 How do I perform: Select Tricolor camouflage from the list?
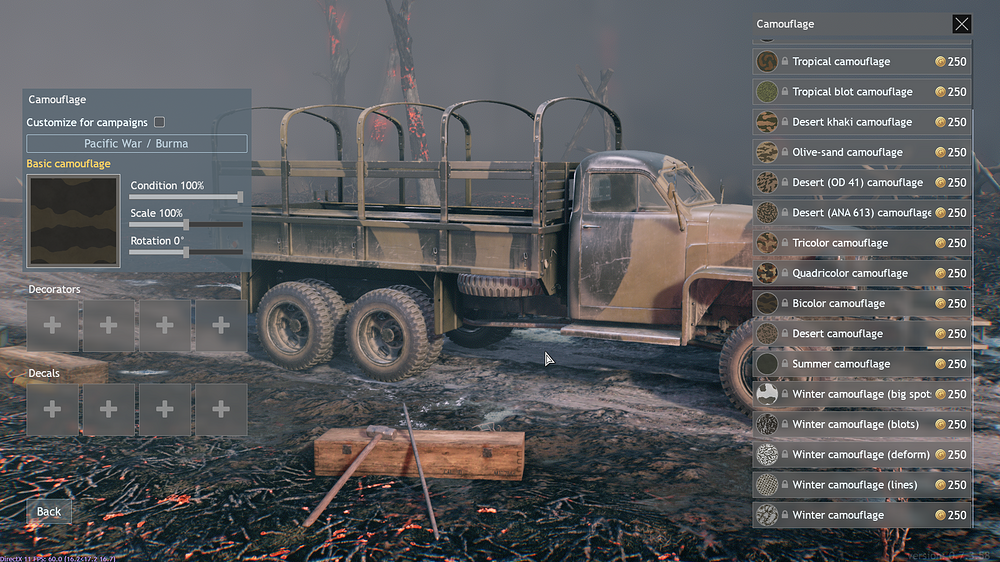[840, 243]
